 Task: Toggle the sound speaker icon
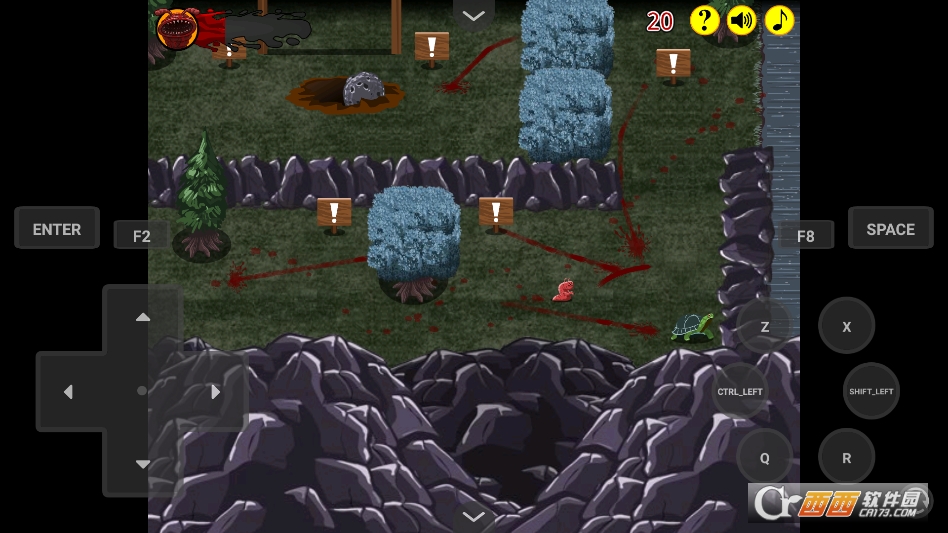click(741, 21)
